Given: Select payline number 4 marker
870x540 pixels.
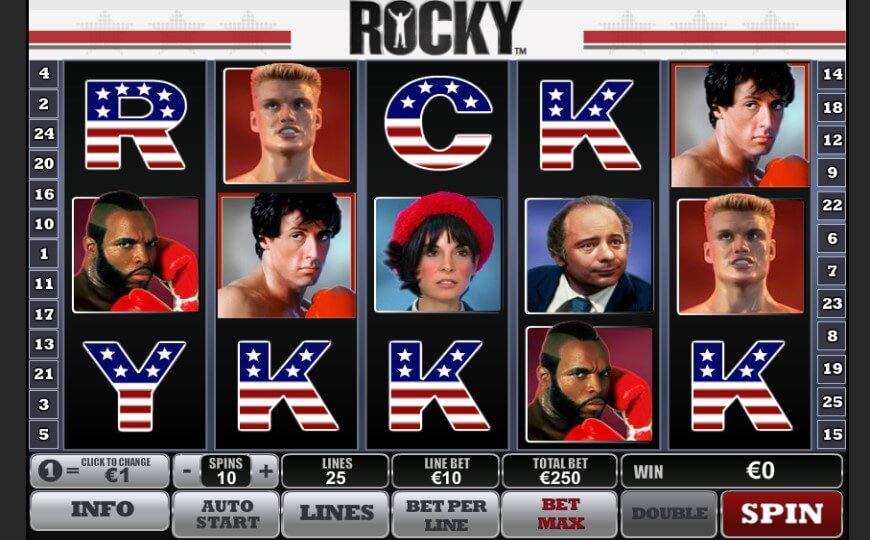Looking at the screenshot, I should [x=44, y=73].
